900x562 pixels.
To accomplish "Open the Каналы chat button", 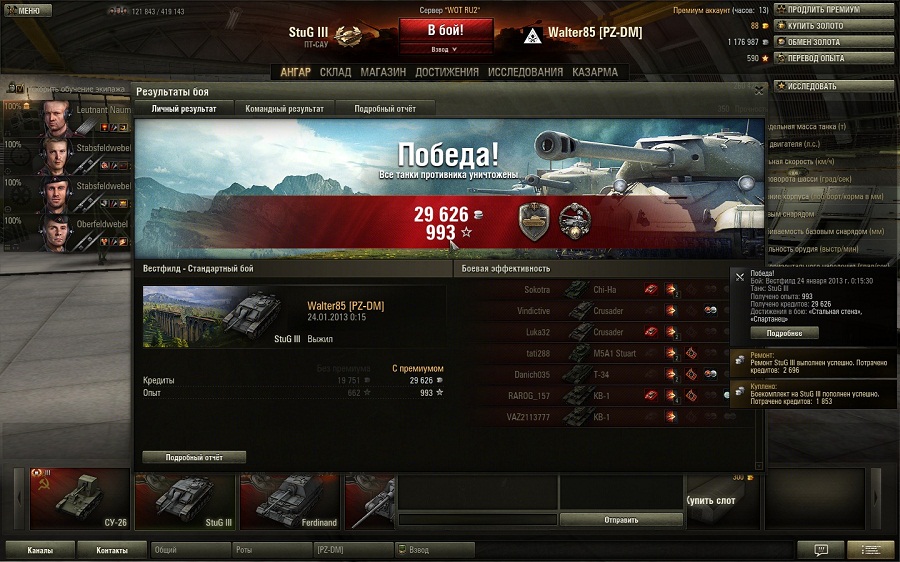I will (x=41, y=550).
